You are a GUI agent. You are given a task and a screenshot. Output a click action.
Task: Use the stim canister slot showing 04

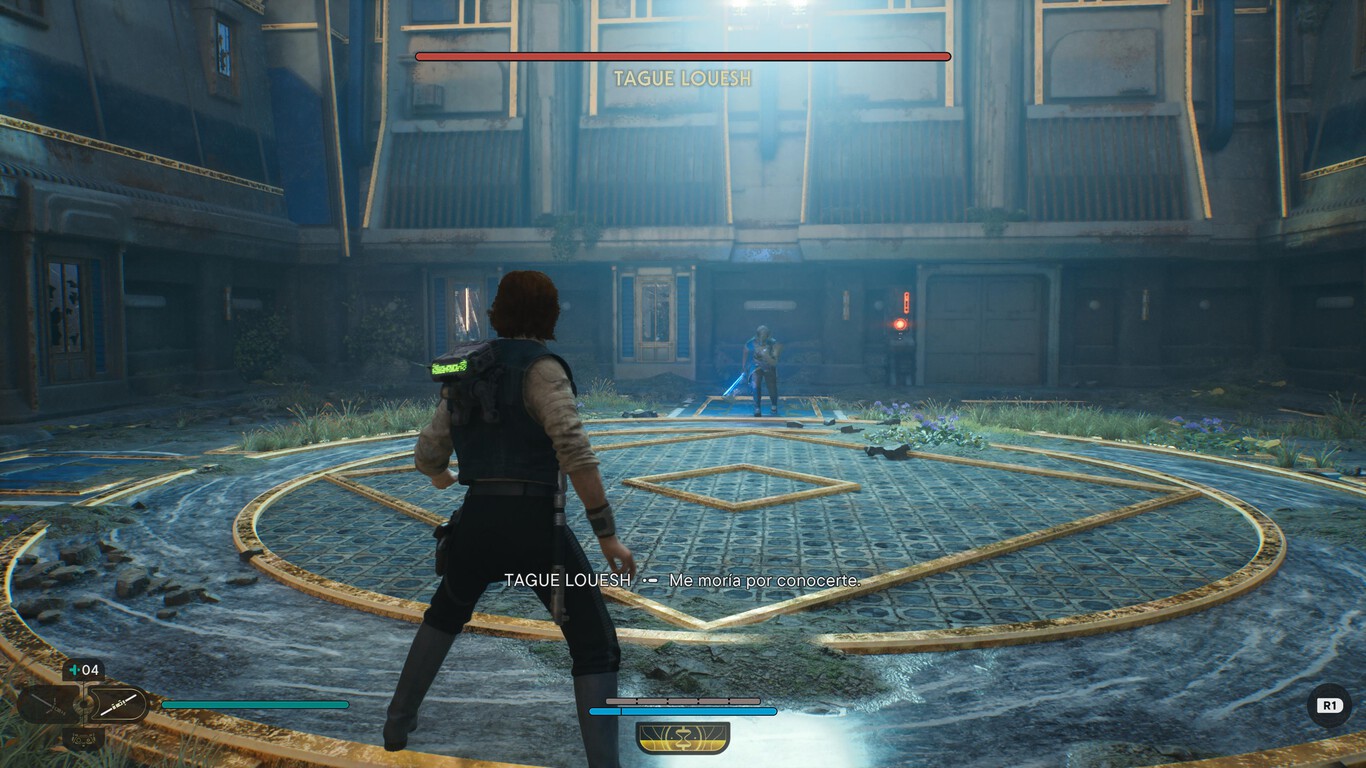point(84,670)
